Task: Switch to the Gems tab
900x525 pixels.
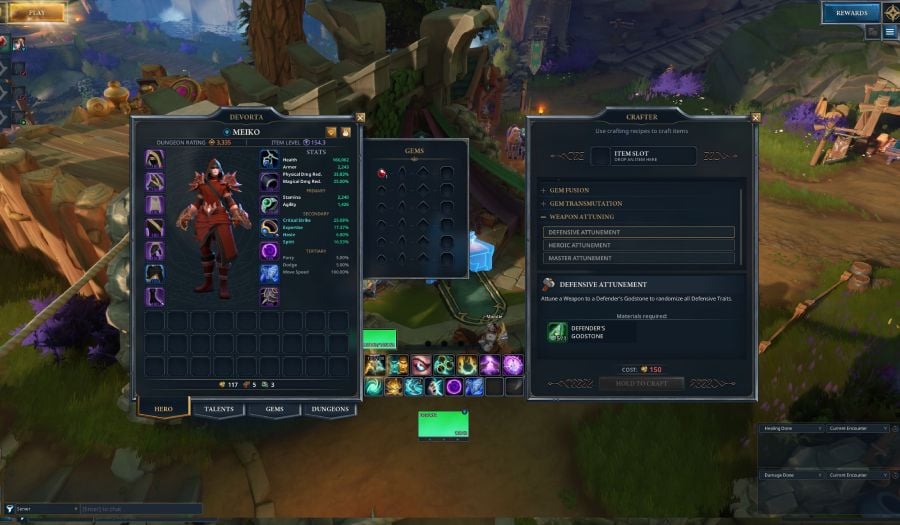Action: 274,409
